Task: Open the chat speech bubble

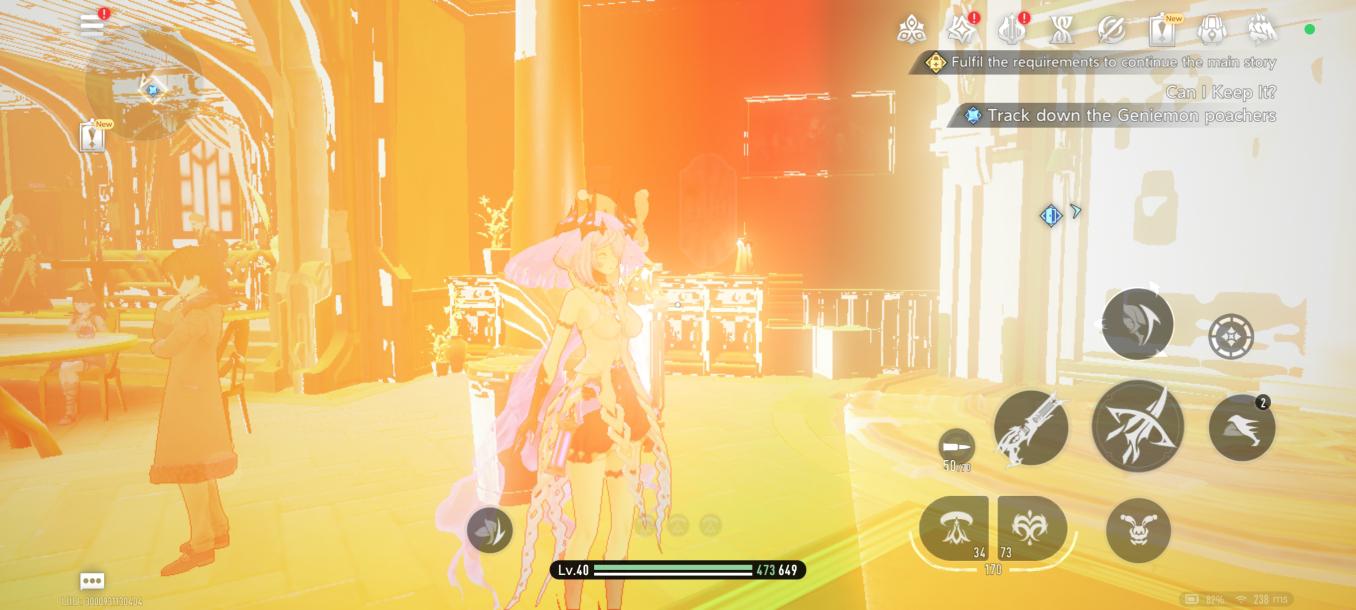Action: (x=92, y=581)
